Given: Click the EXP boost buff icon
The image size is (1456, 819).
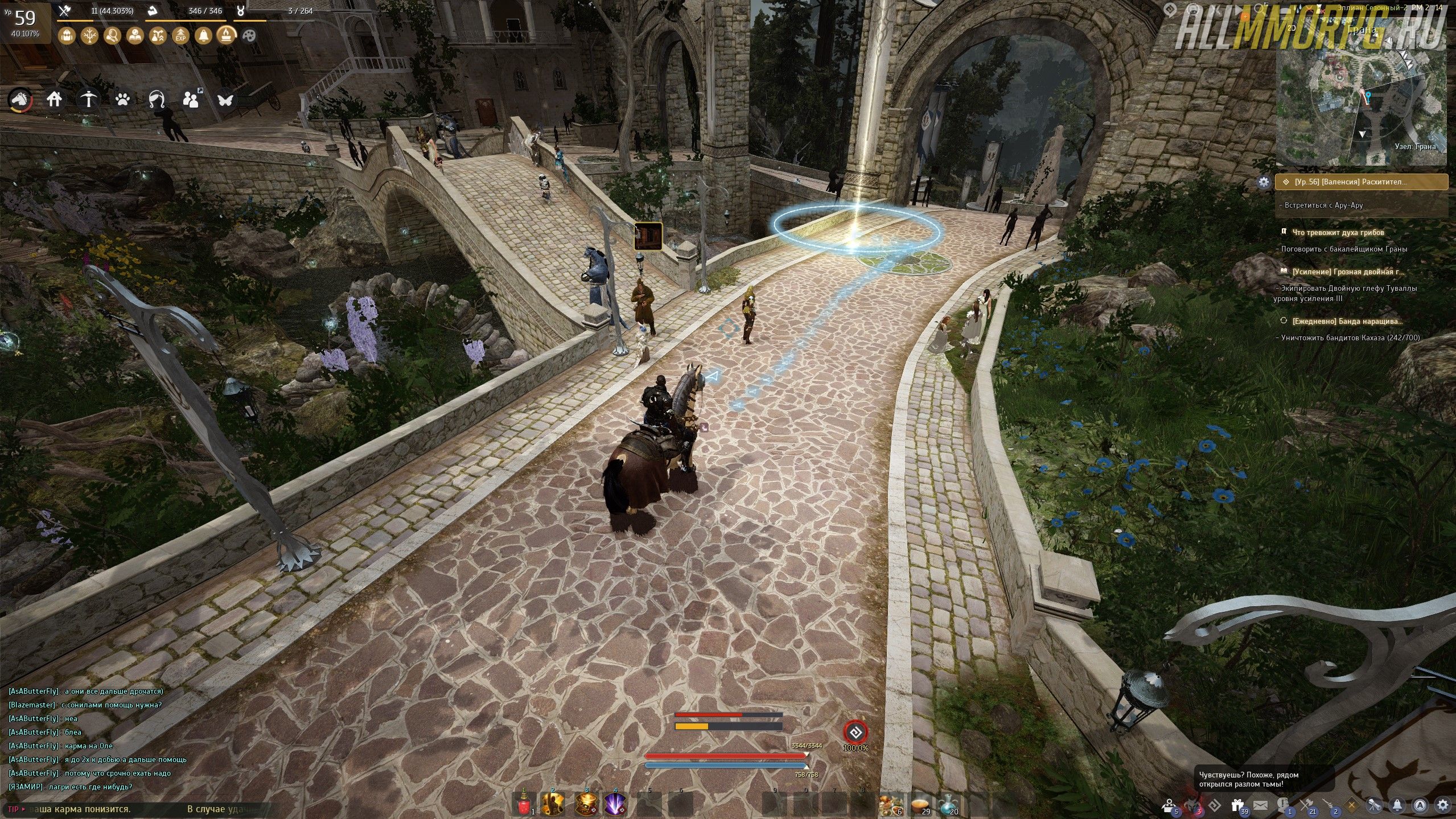Looking at the screenshot, I should pos(180,36).
